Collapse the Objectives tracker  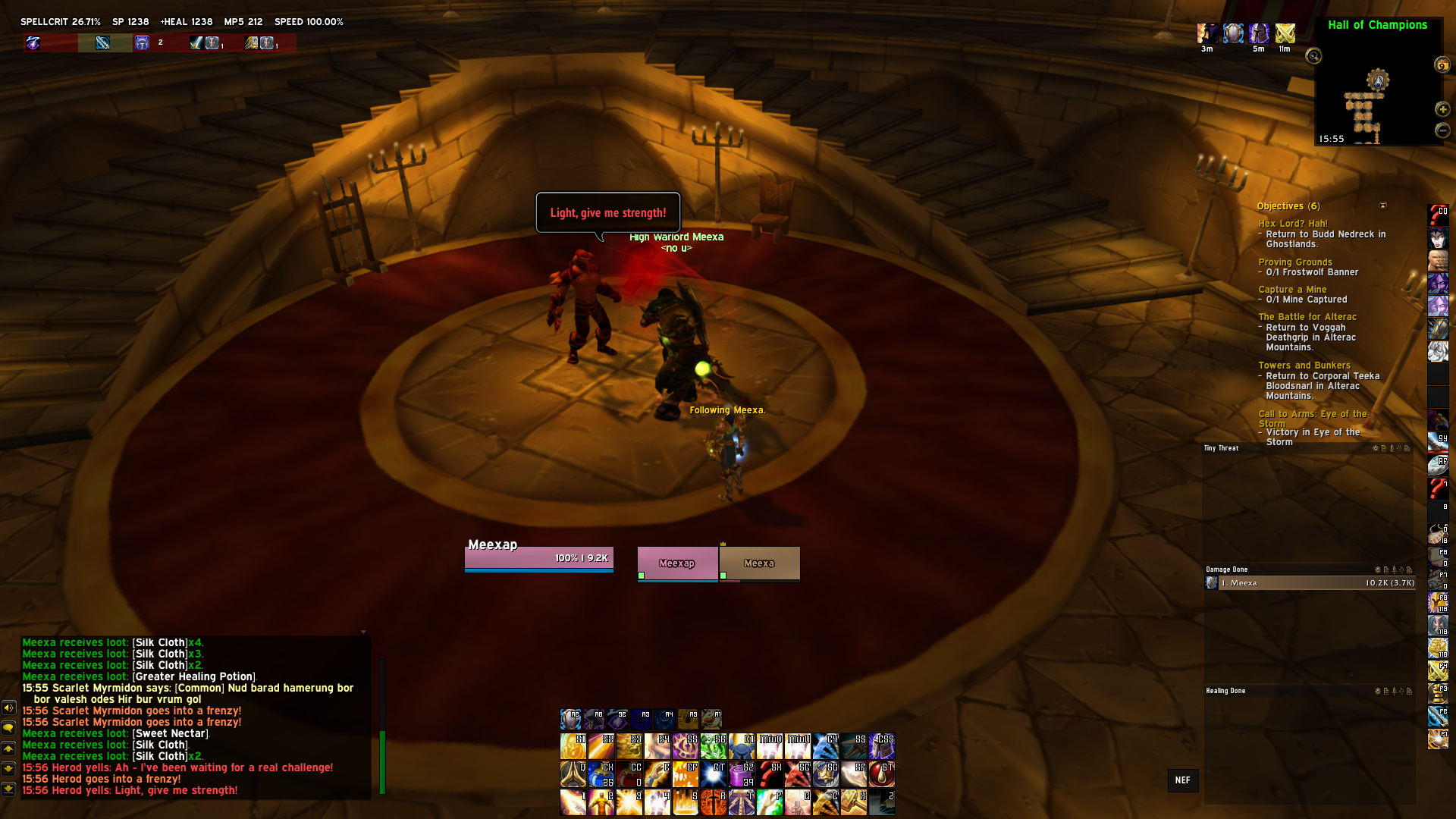pyautogui.click(x=1382, y=206)
